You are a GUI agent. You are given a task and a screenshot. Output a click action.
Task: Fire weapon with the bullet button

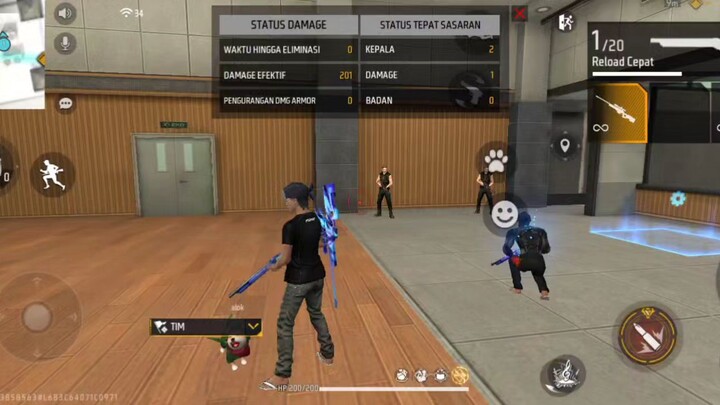(x=647, y=335)
